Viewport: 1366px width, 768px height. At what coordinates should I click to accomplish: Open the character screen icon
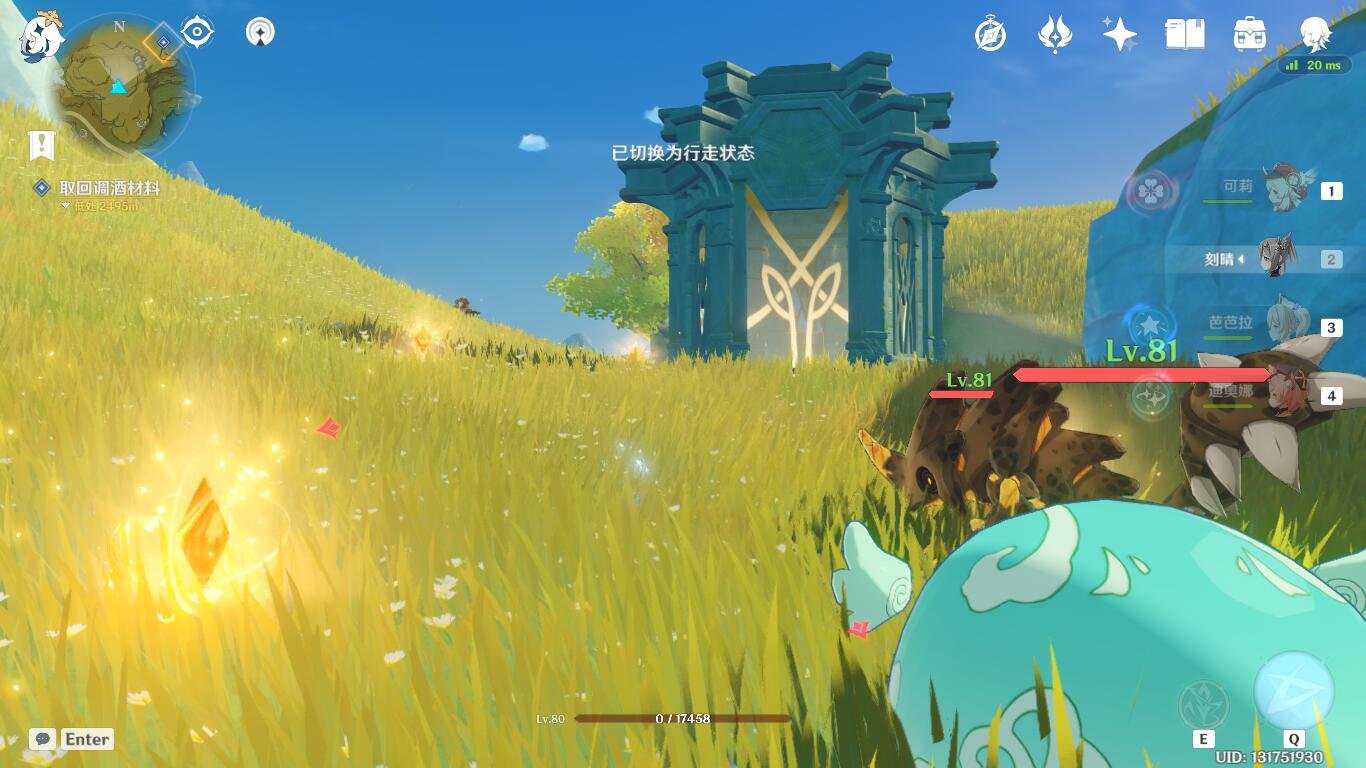pos(1314,35)
